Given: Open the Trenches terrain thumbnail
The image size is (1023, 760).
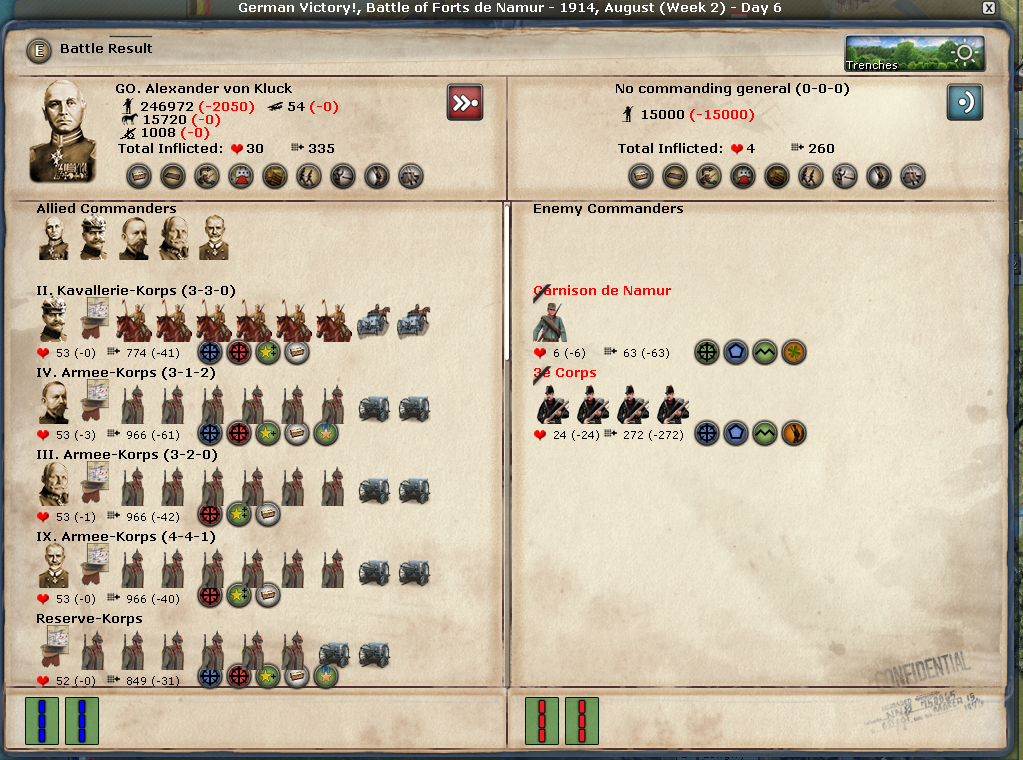Looking at the screenshot, I should coord(914,54).
